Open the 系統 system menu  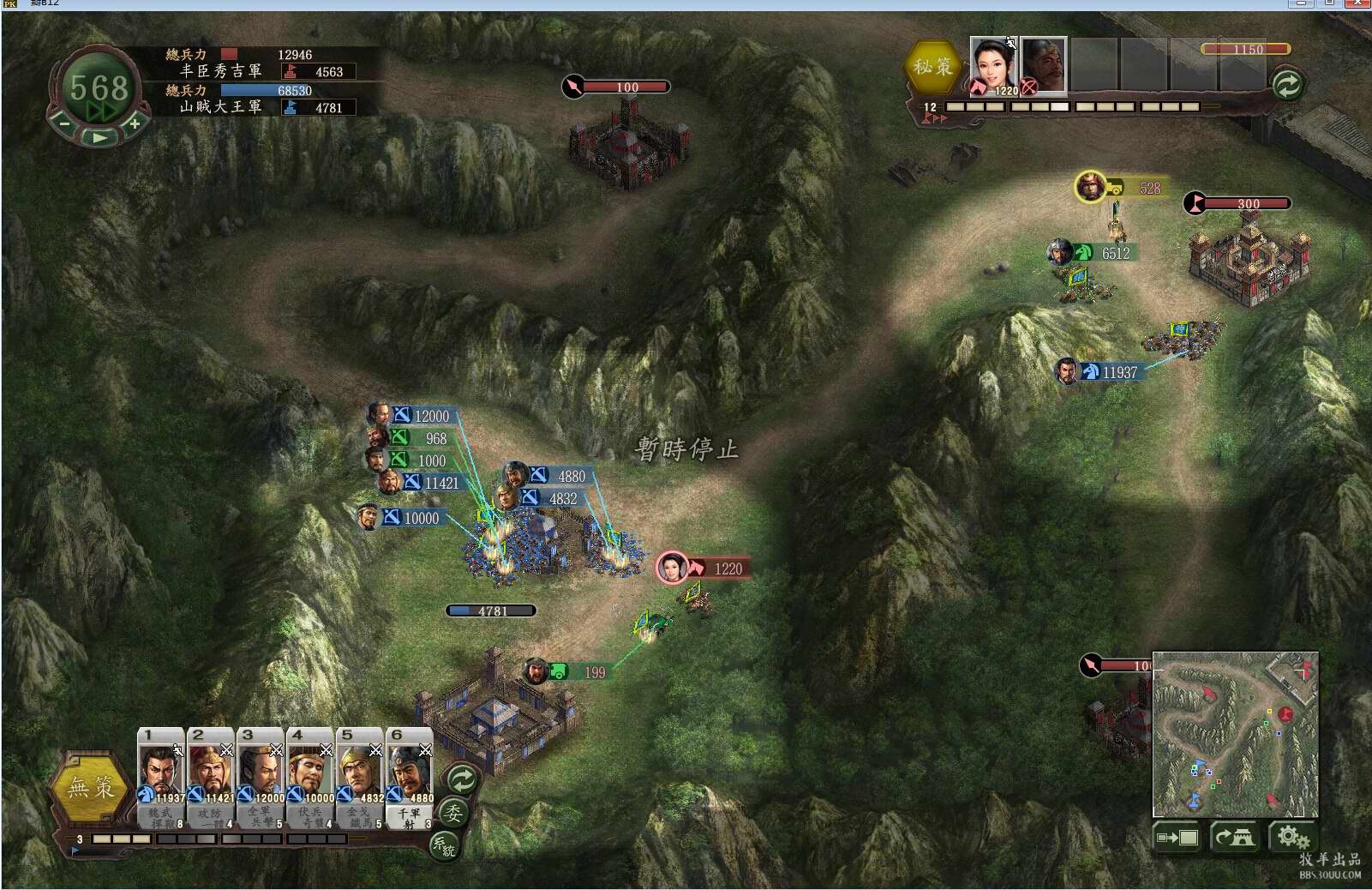(444, 845)
